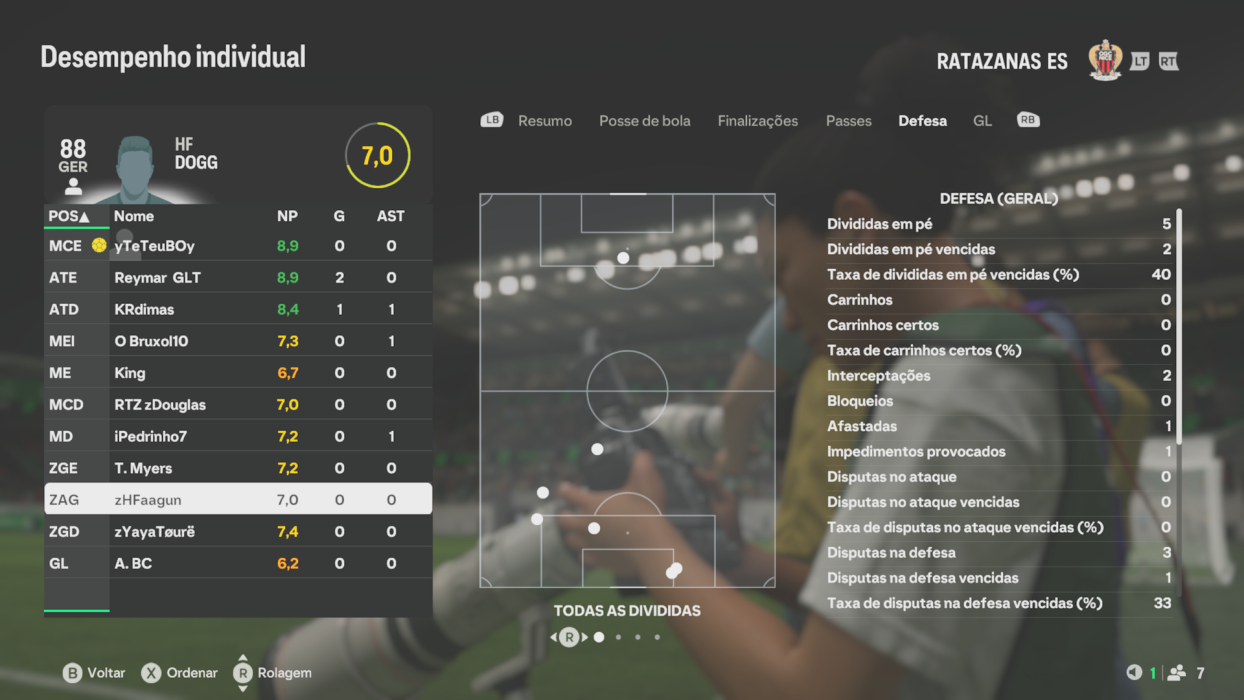Choose the Reymar GLT player row
This screenshot has height=700, width=1244.
238,278
